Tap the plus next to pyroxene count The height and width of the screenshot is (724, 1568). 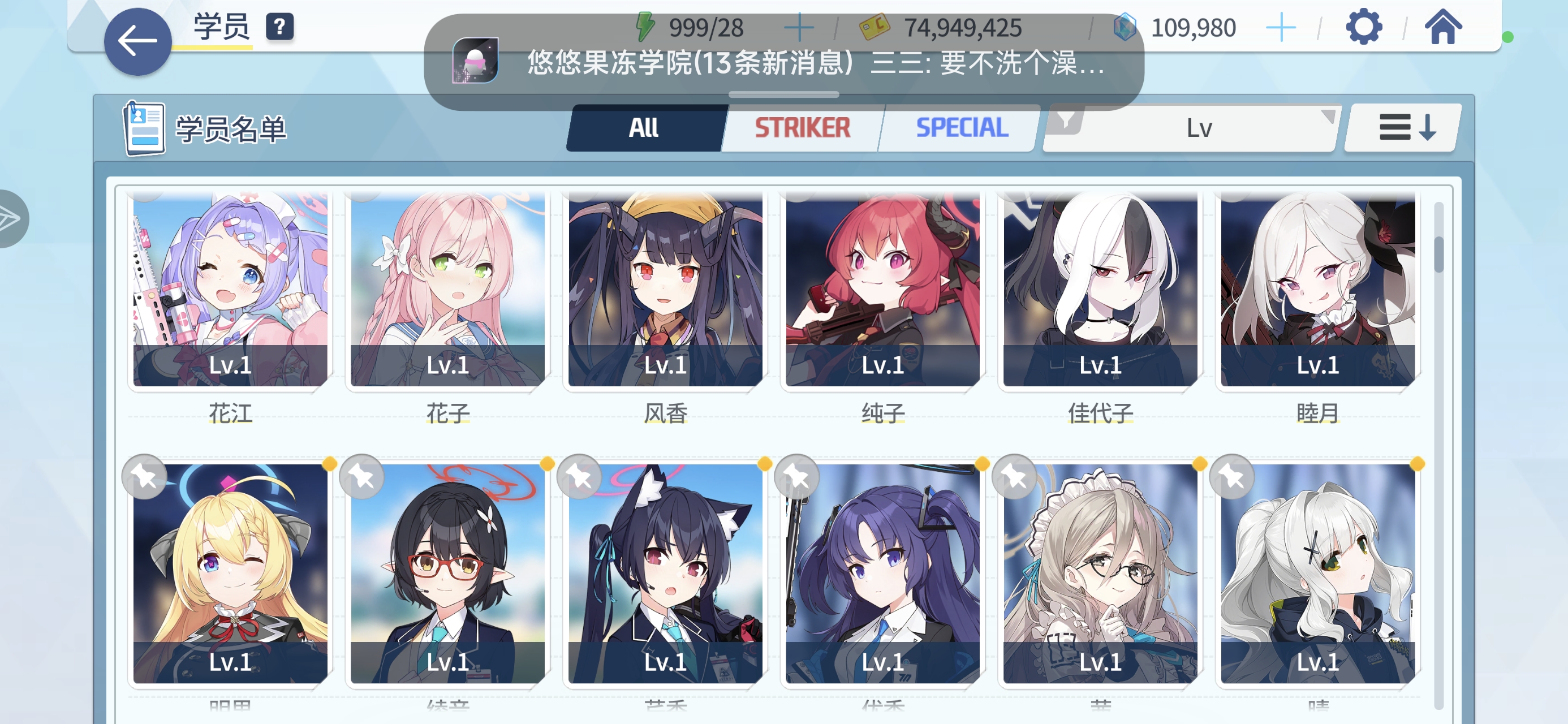pos(1281,26)
